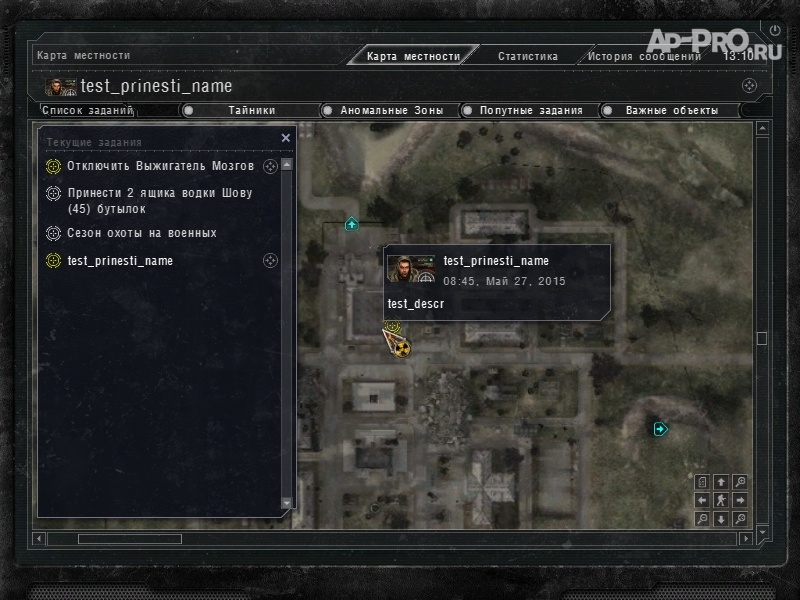800x600 pixels.
Task: Select test_prinesti_name in the task list
Action: coord(120,261)
